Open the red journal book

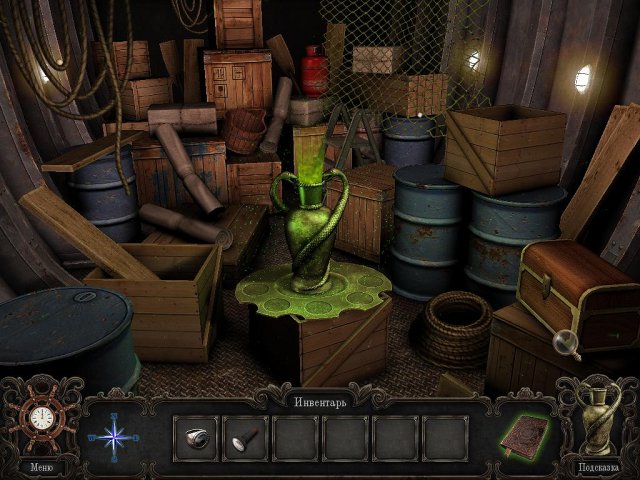coord(524,436)
